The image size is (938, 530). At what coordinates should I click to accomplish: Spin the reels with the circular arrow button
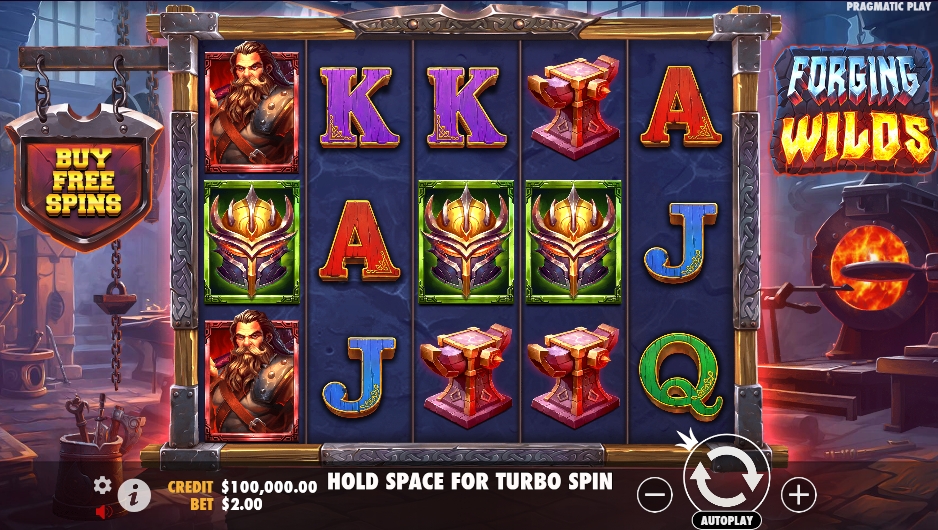[x=726, y=478]
